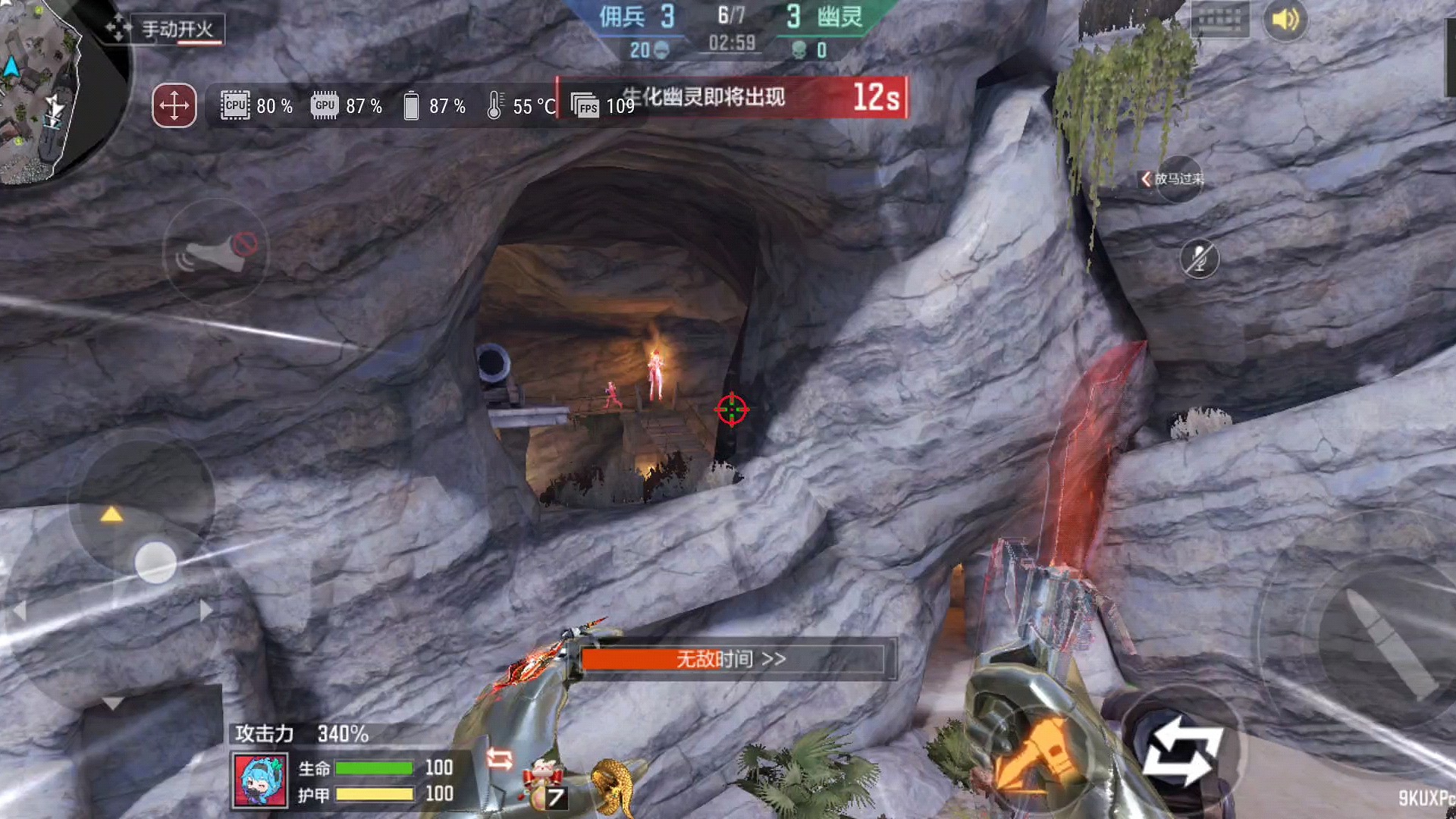Tap the movement joystick knob
The height and width of the screenshot is (819, 1456).
pyautogui.click(x=155, y=563)
